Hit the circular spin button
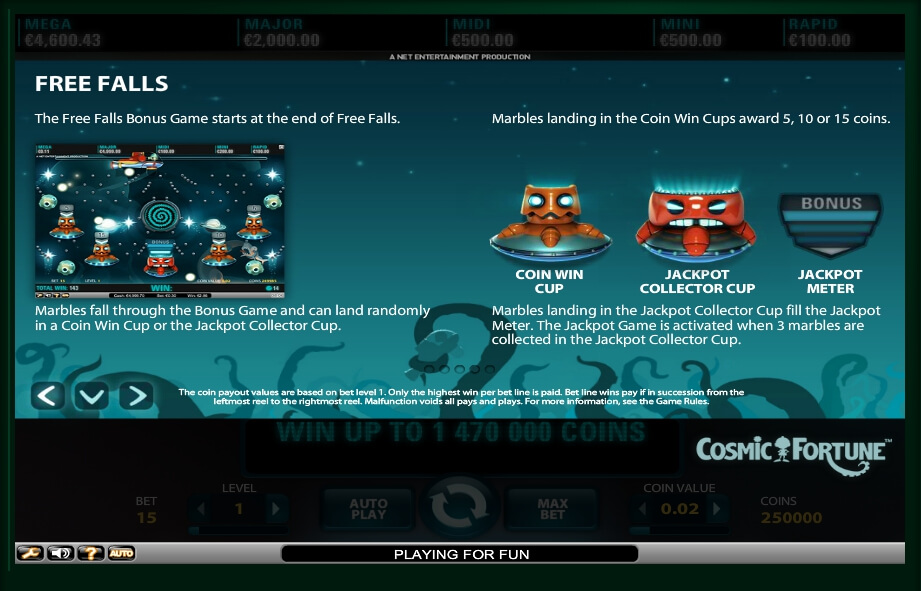 pos(459,508)
